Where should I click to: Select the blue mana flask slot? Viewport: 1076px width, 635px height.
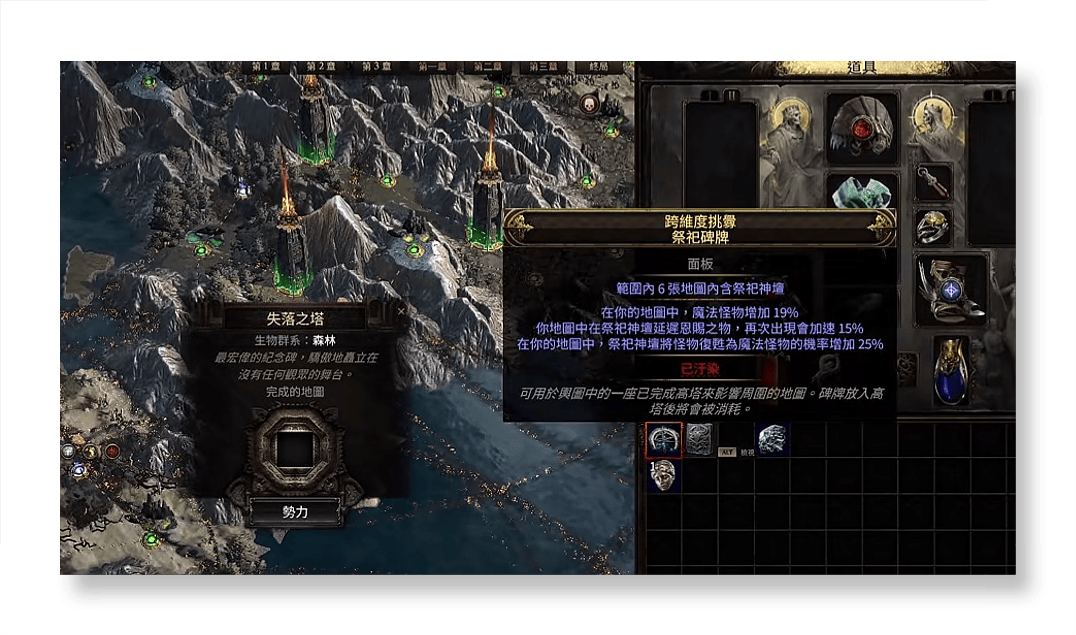tap(950, 370)
